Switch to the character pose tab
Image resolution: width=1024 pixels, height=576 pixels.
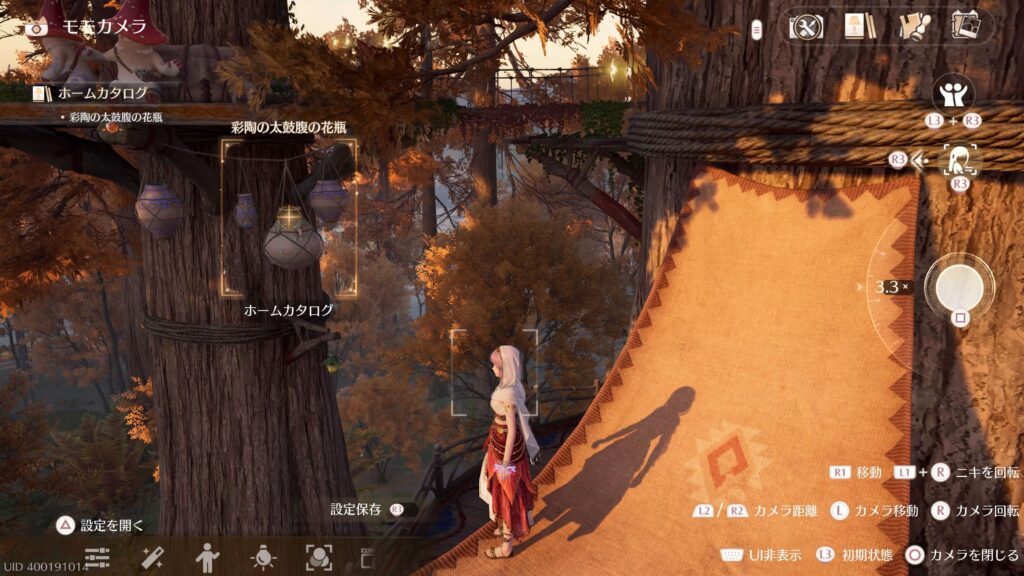pyautogui.click(x=208, y=557)
